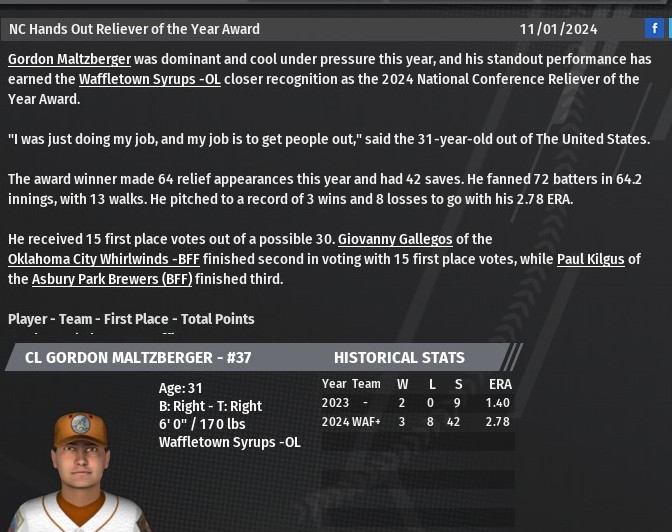This screenshot has width=672, height=532.
Task: Go to the Asbury Park Brewers (BFF) team page
Action: (111, 280)
